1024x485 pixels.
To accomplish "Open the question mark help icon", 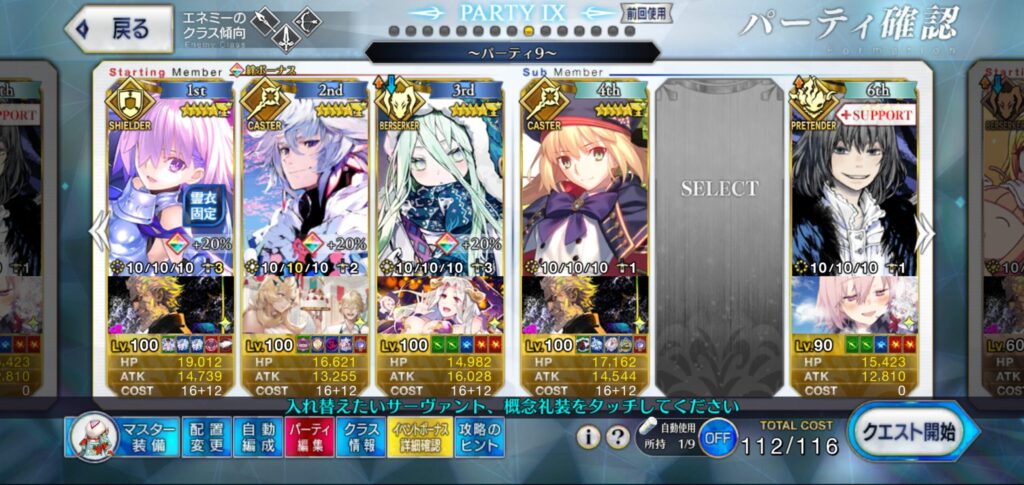I will [618, 437].
